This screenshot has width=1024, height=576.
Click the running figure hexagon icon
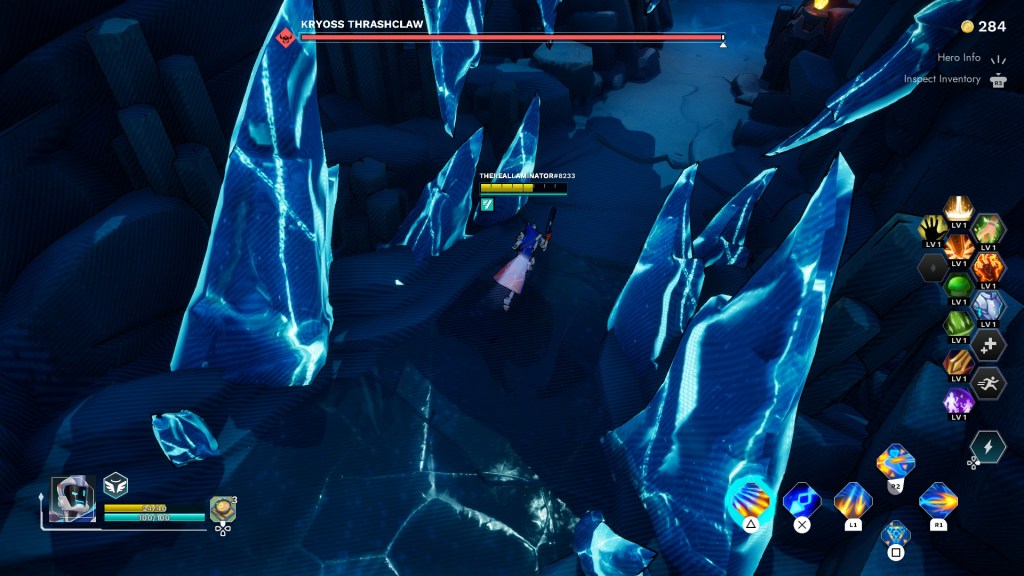[x=988, y=382]
